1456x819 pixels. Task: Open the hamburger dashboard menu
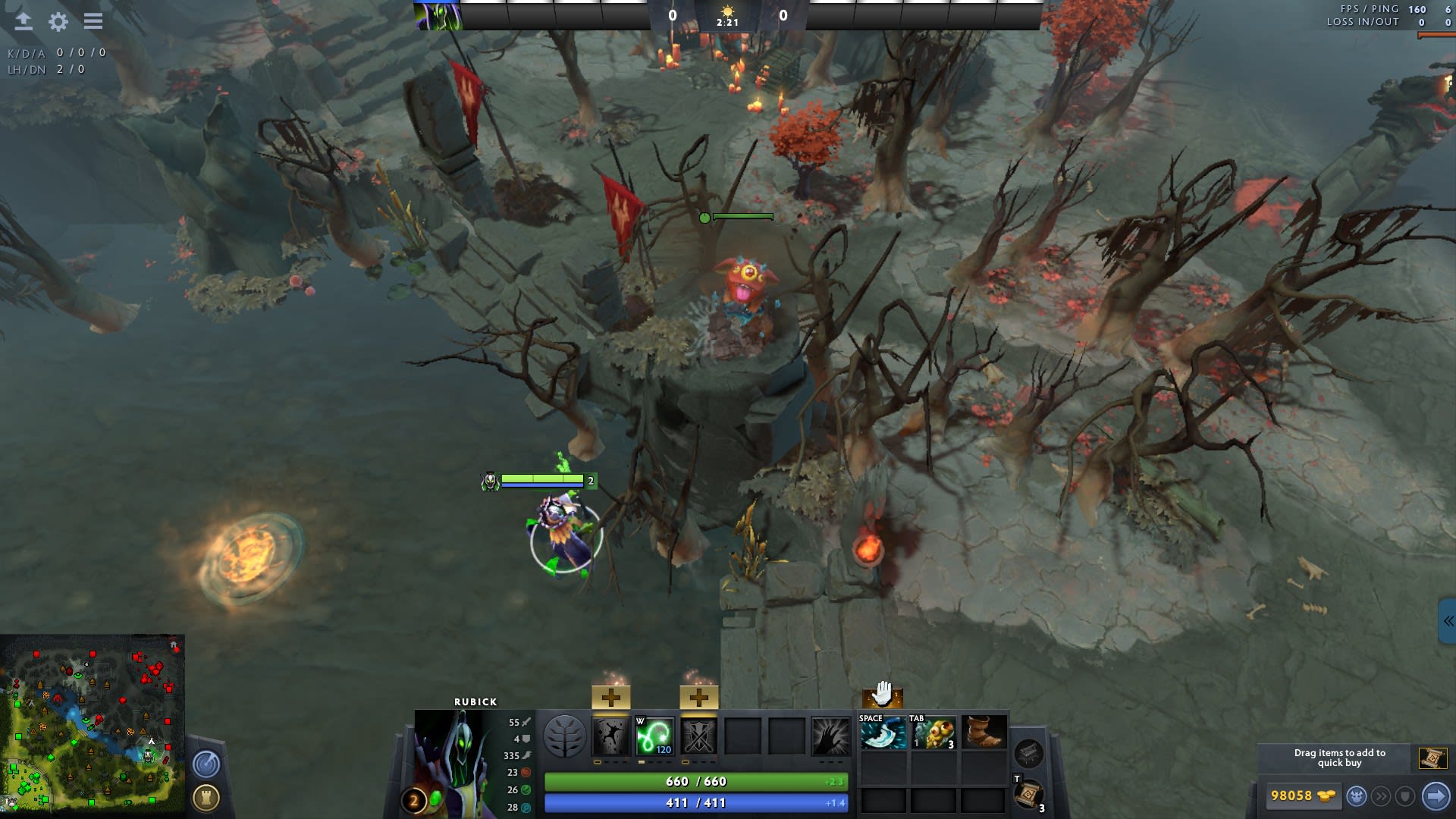[x=93, y=21]
